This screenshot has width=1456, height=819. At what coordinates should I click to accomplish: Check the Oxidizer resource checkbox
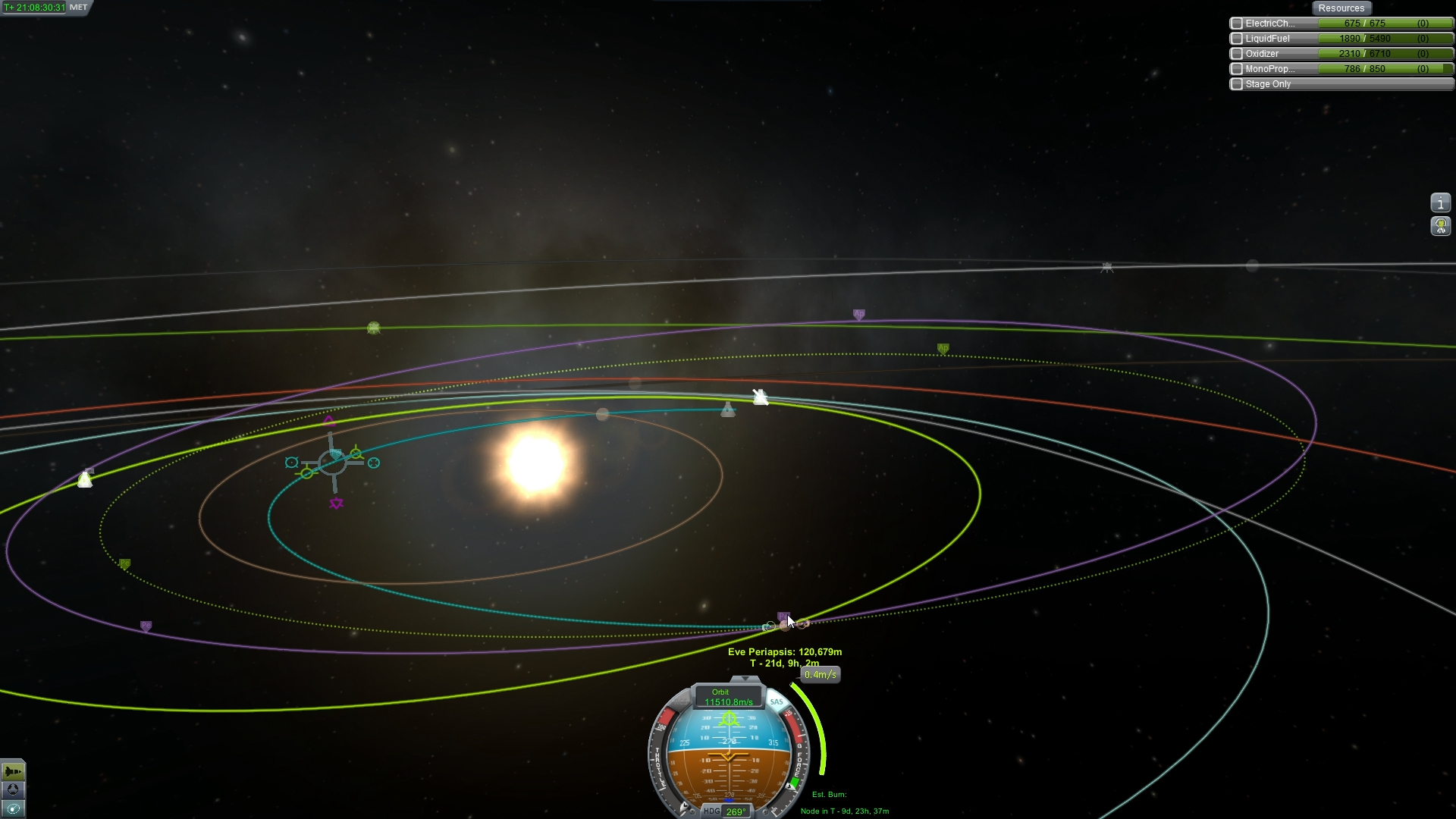click(1237, 54)
